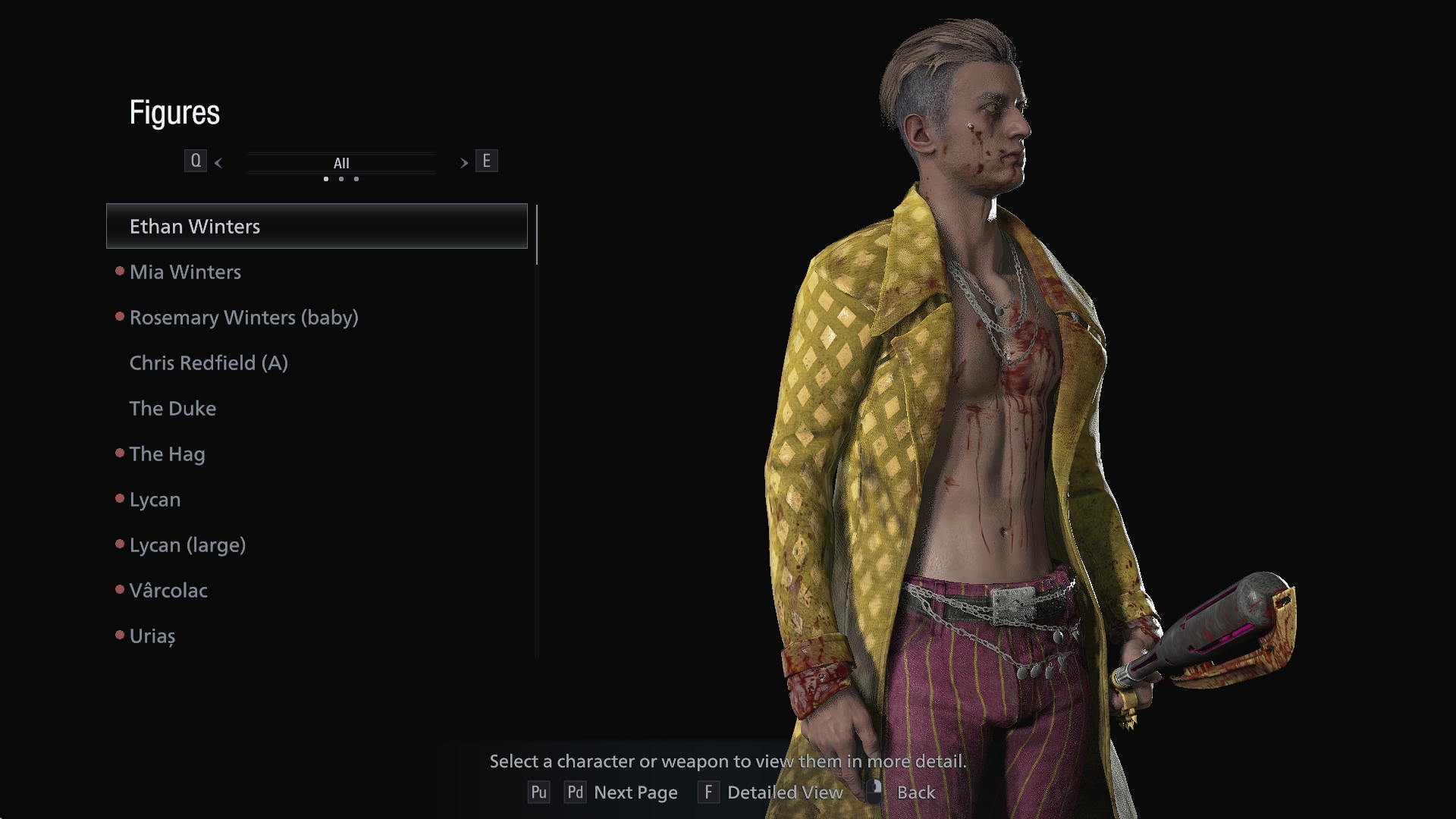Choose the Vârcolac figure entry

tap(168, 591)
